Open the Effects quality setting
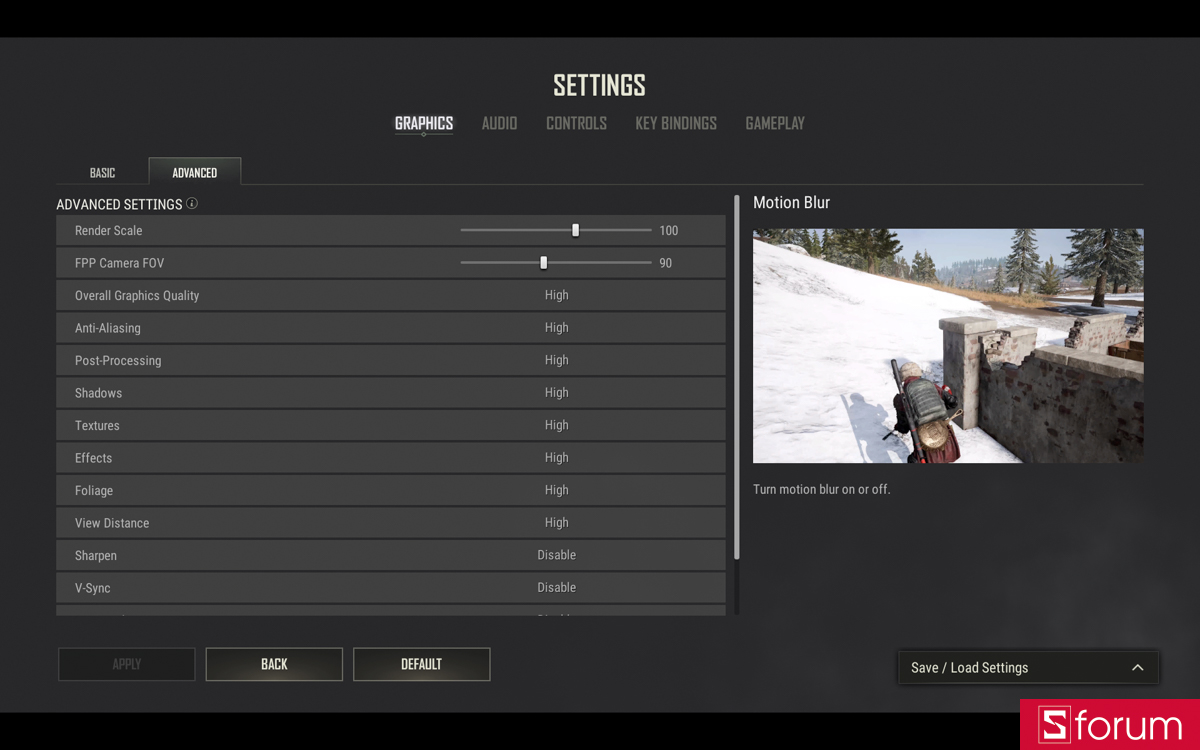The image size is (1200, 750). 556,458
